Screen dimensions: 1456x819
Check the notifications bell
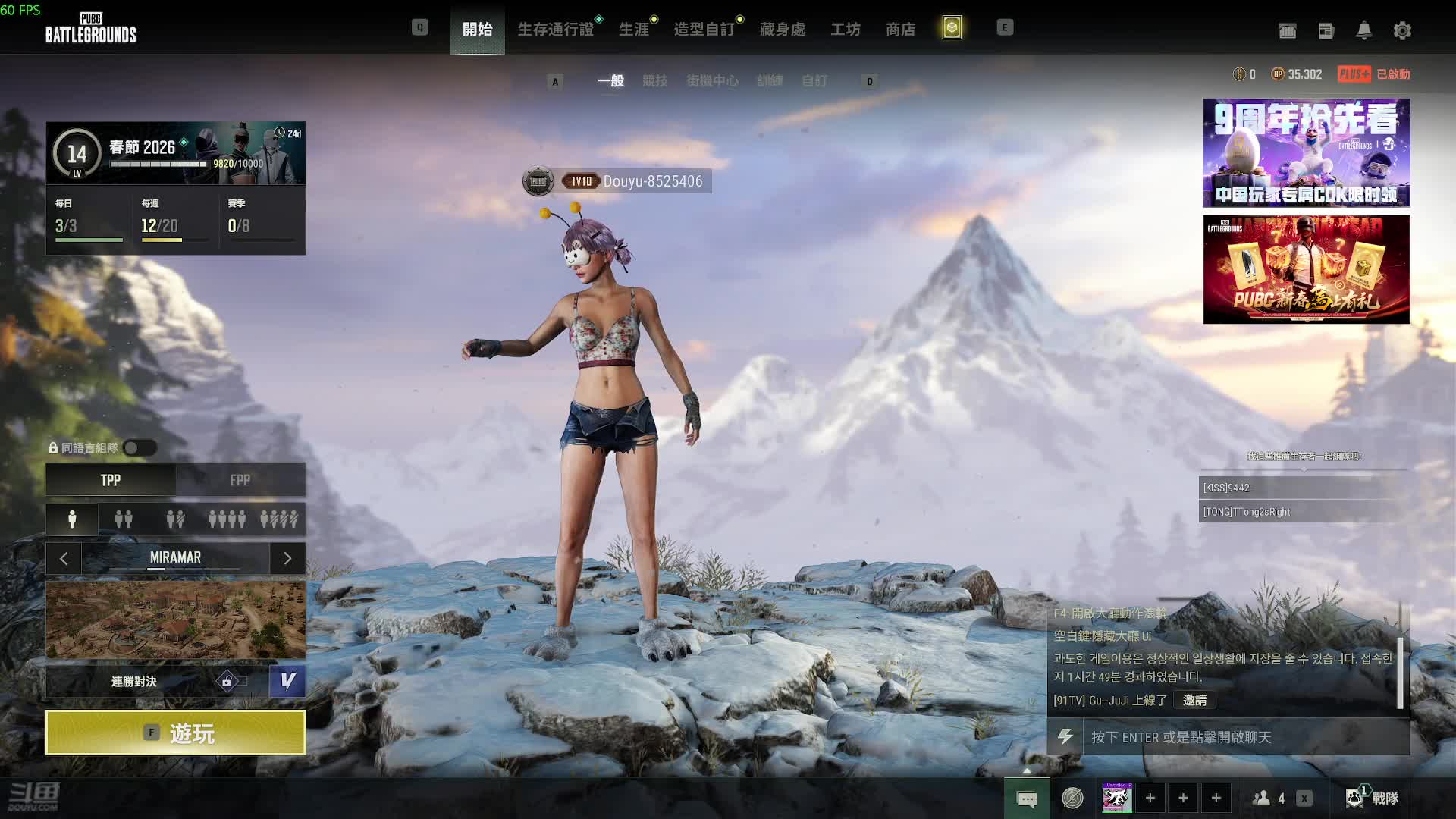(x=1363, y=31)
